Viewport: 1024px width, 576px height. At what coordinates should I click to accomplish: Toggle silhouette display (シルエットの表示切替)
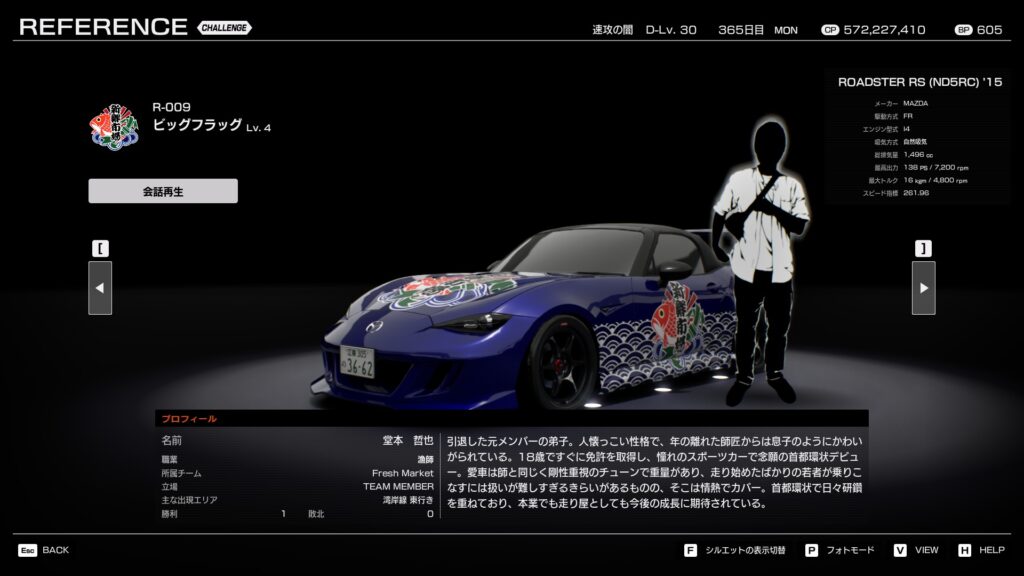(x=736, y=550)
